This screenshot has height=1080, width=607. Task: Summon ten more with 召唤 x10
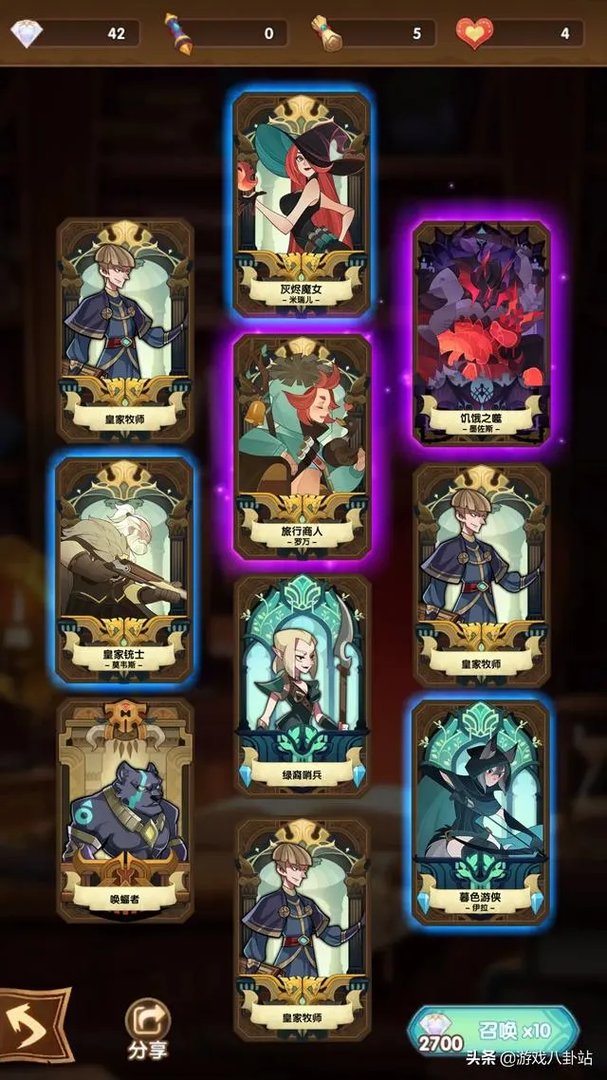(493, 1031)
